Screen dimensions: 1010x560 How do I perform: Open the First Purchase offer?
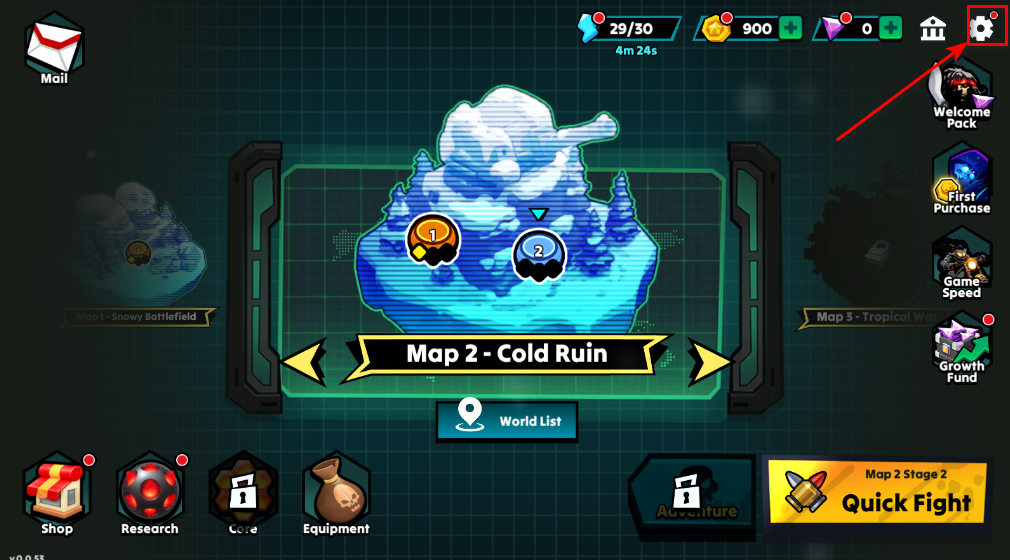961,180
